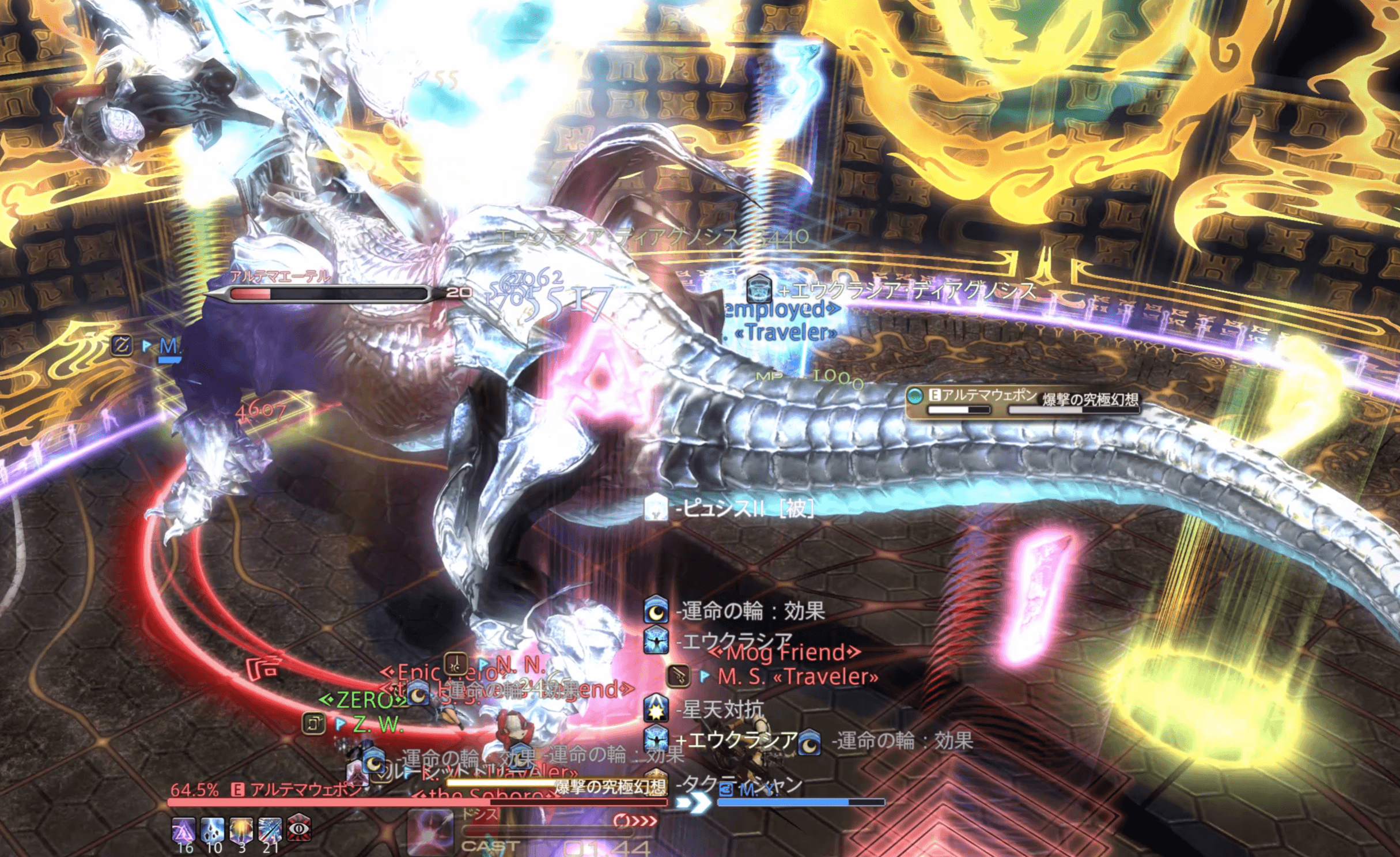Select the N. N. player nameplate
This screenshot has height=857, width=1400.
point(520,665)
